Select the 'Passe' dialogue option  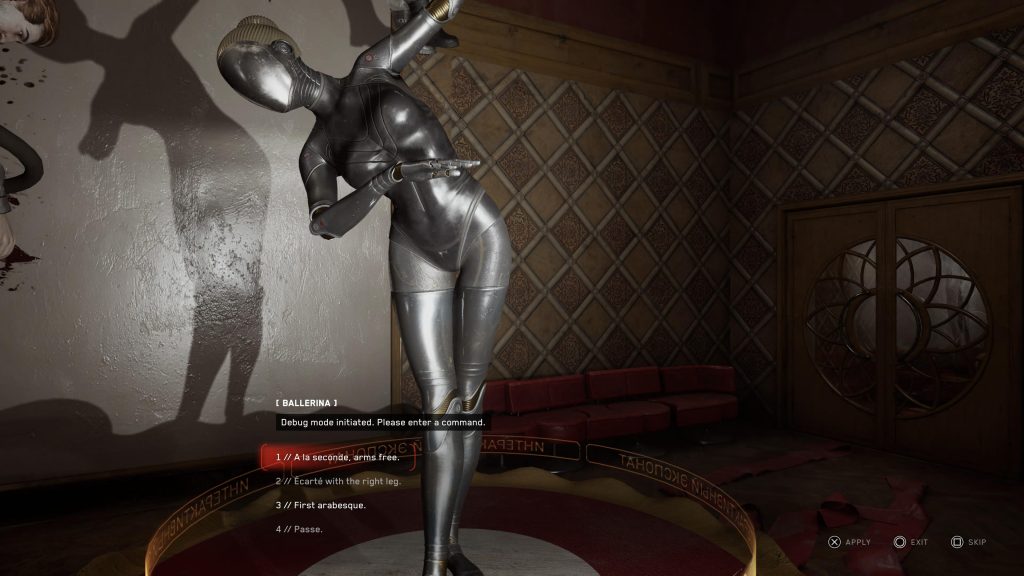(299, 529)
